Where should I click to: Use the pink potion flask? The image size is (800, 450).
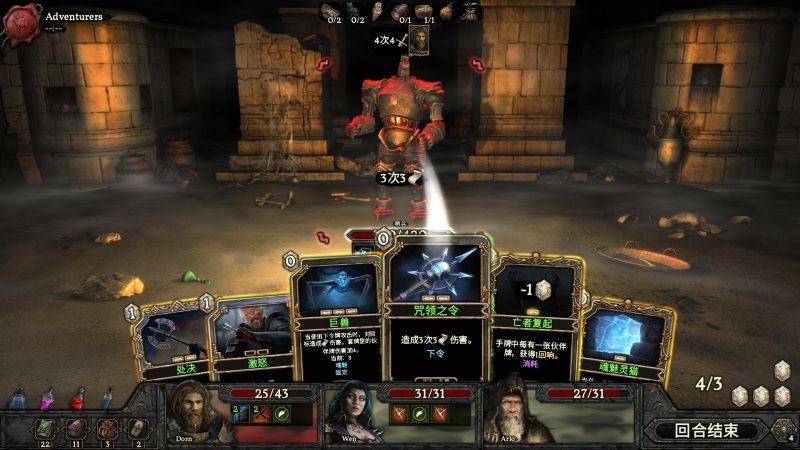45,399
